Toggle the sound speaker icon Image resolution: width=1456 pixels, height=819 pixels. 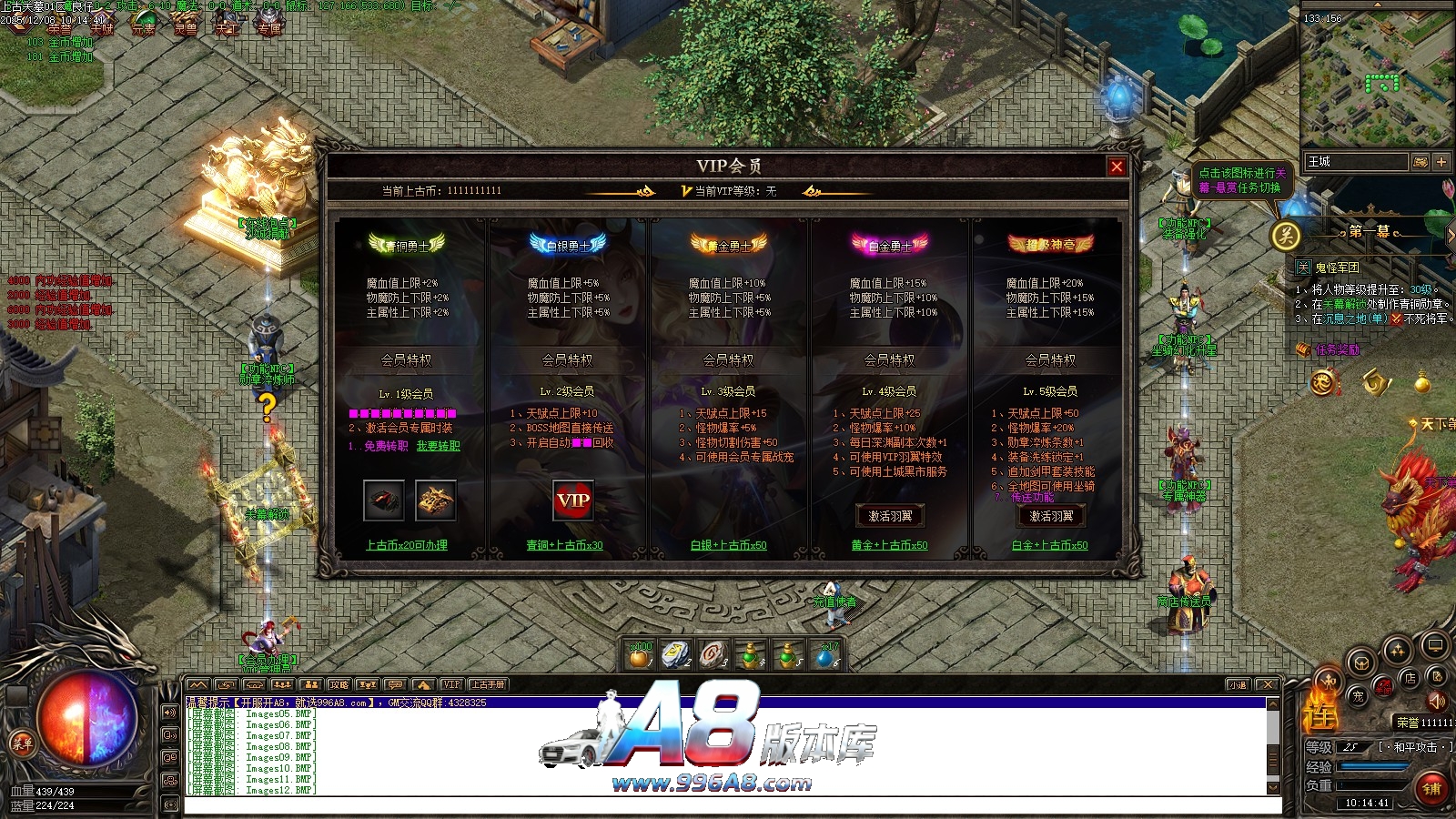1436,702
